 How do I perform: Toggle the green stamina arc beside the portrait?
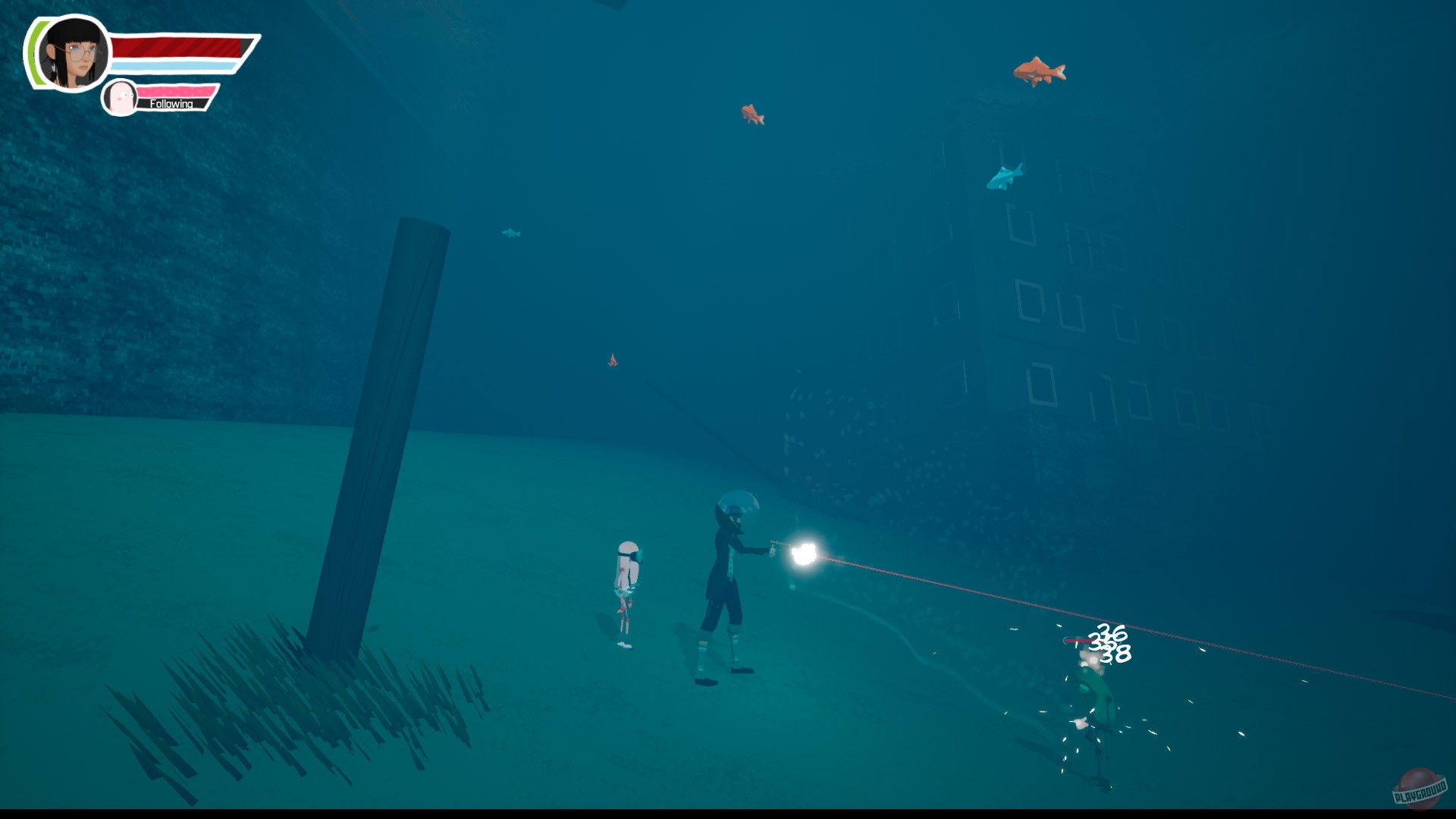[32, 53]
